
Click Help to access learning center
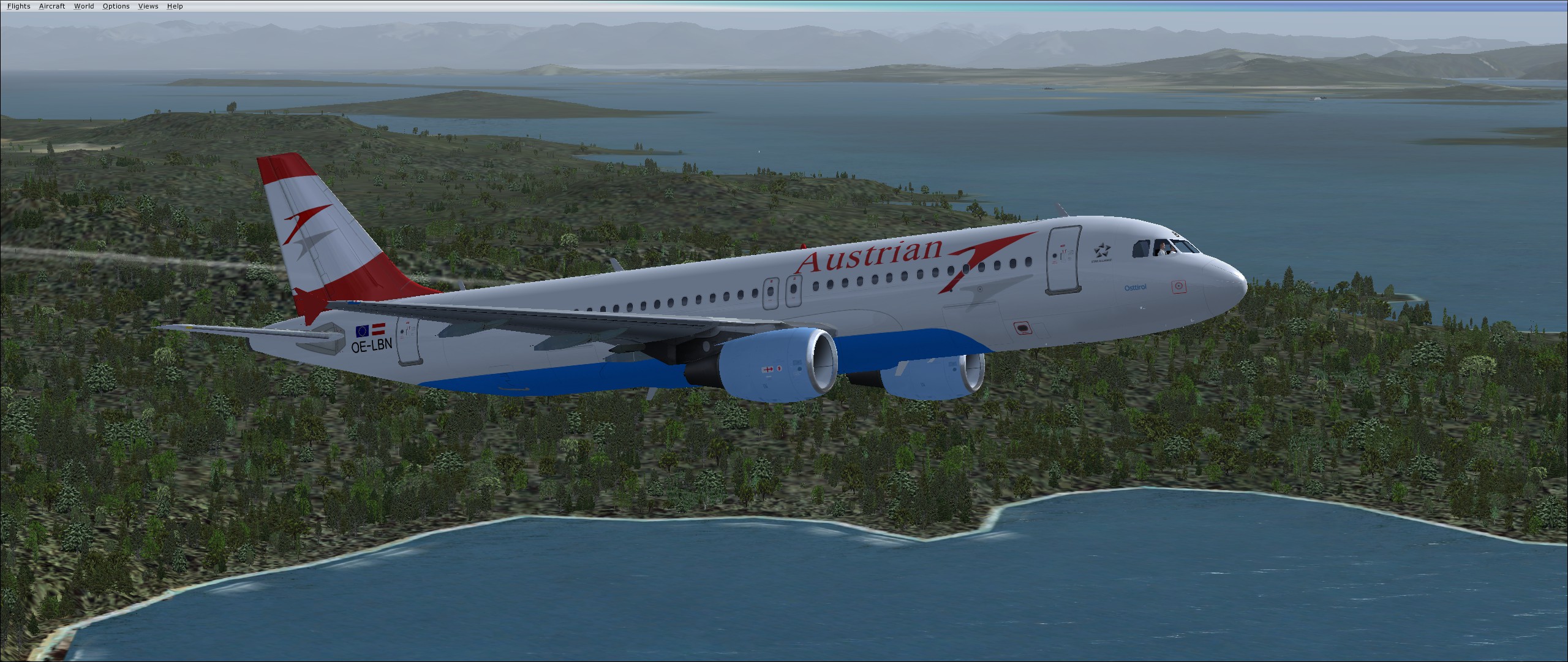point(175,6)
